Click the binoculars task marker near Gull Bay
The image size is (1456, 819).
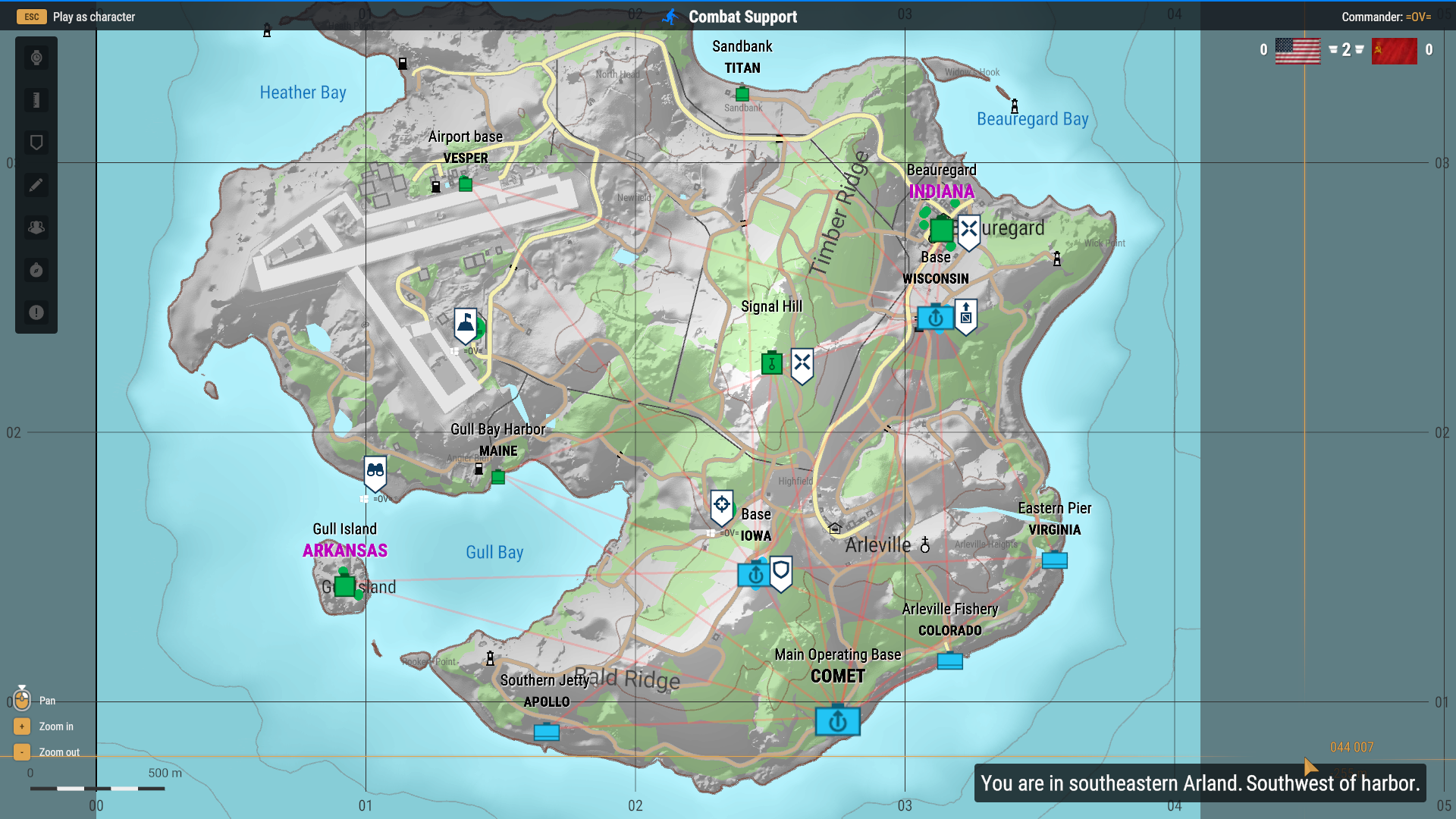click(x=375, y=472)
